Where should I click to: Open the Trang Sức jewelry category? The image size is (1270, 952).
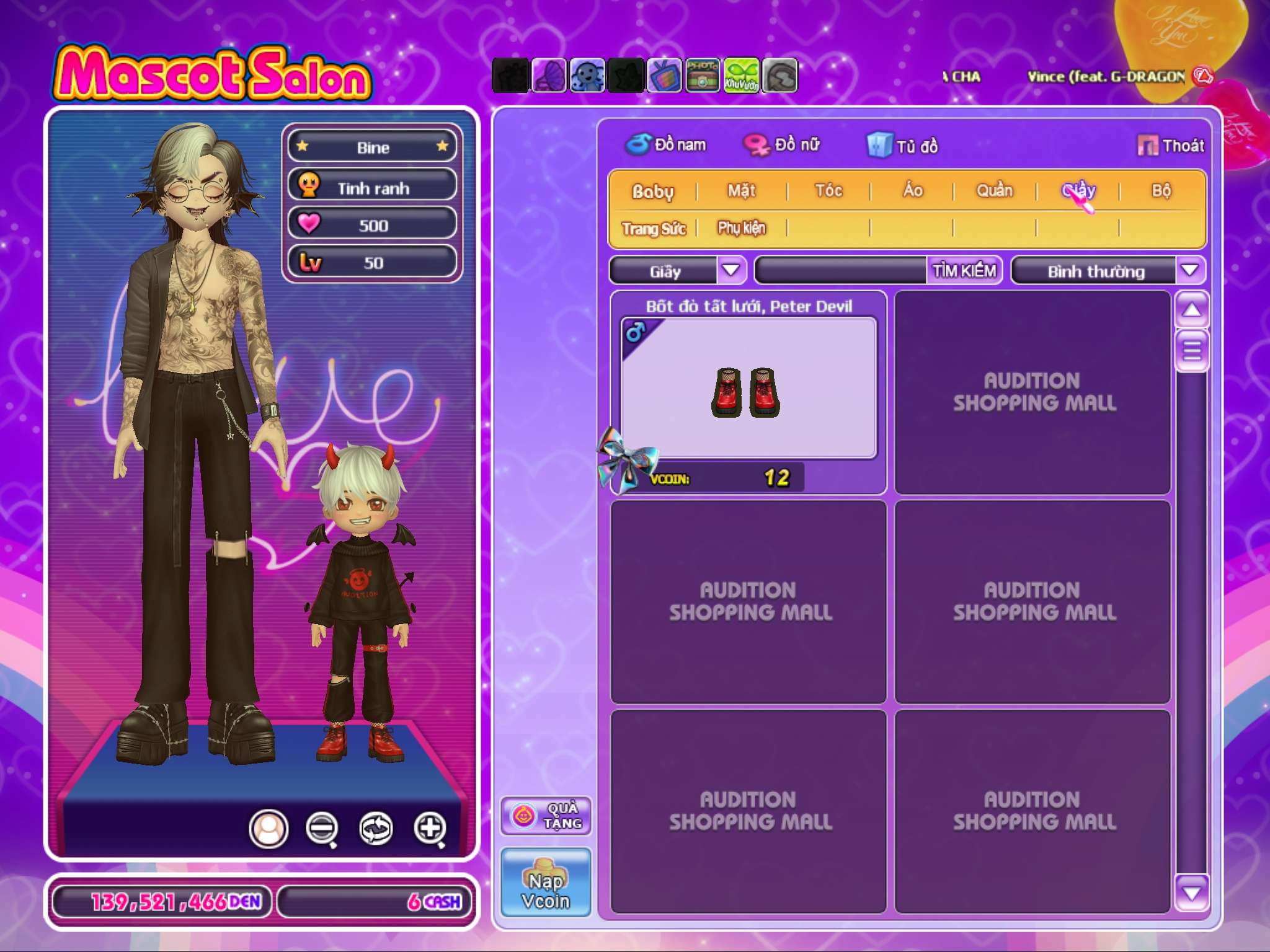(654, 229)
